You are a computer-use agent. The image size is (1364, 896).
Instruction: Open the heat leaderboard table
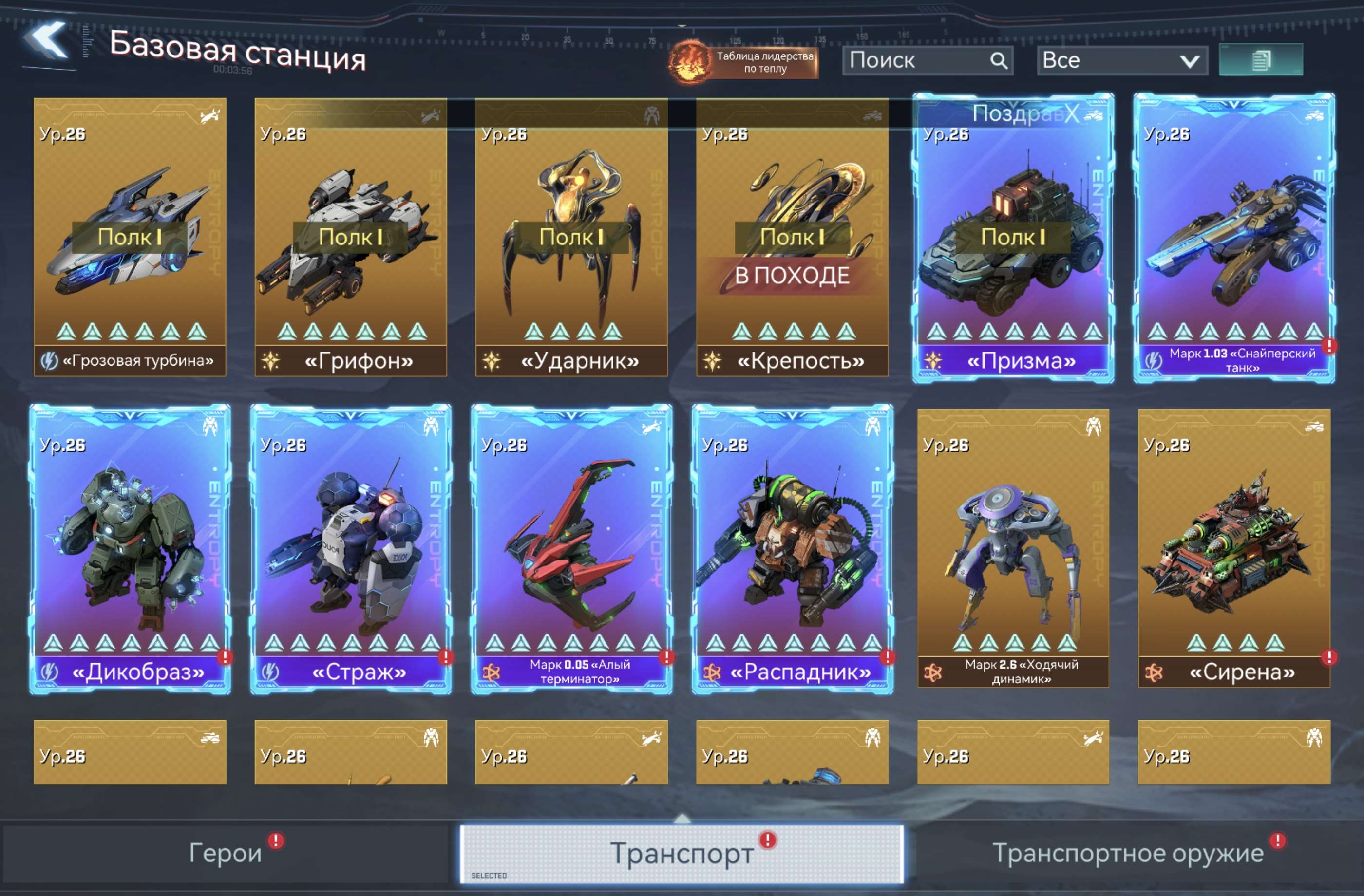744,62
